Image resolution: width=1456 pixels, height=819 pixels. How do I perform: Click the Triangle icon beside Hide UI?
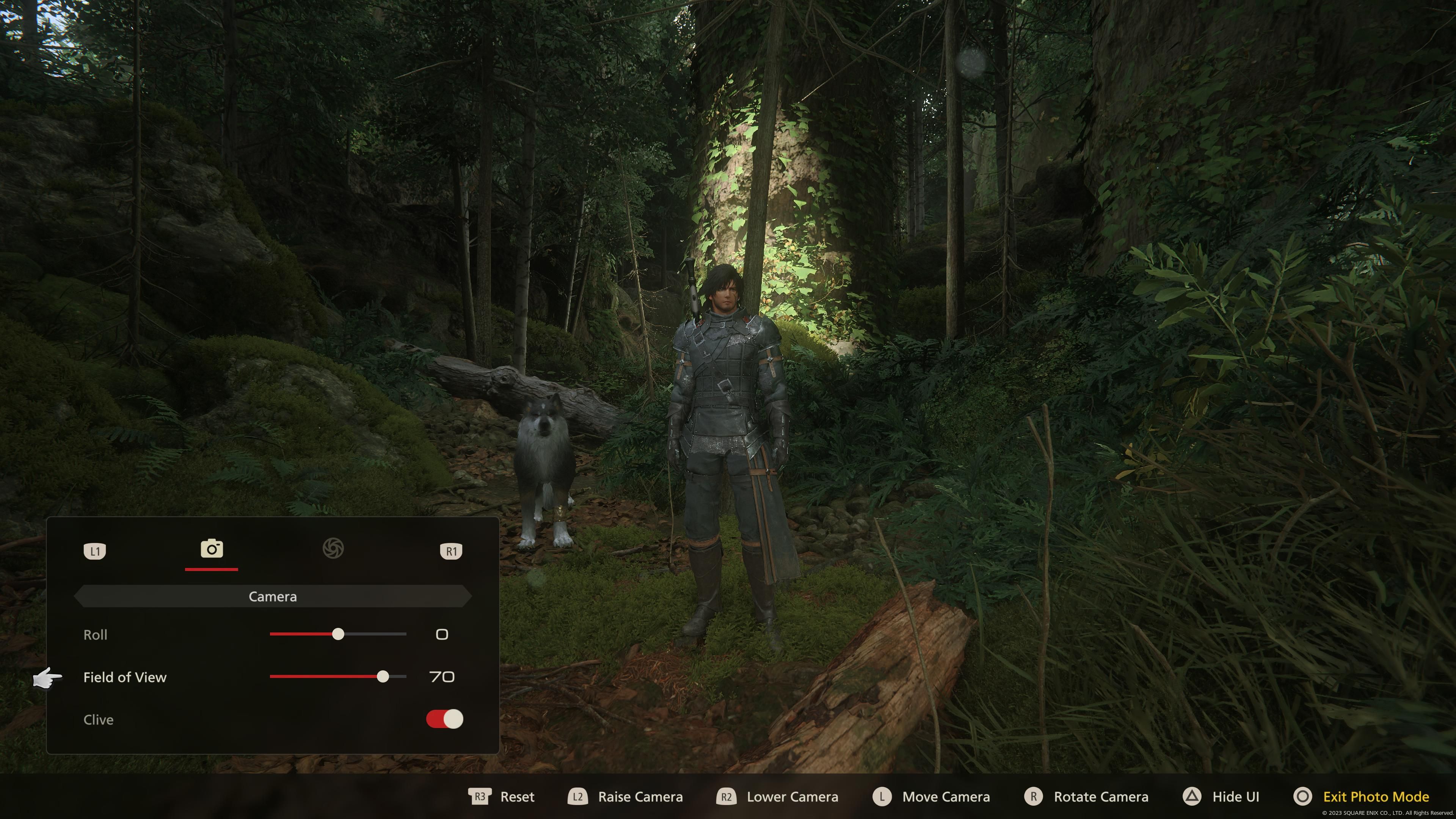pyautogui.click(x=1190, y=796)
